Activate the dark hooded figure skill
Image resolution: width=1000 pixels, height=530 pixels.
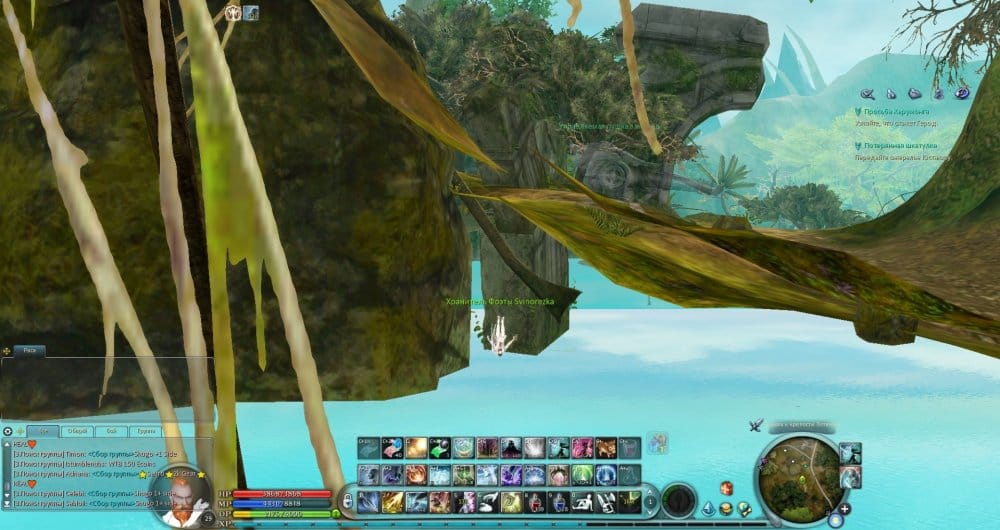(x=510, y=448)
